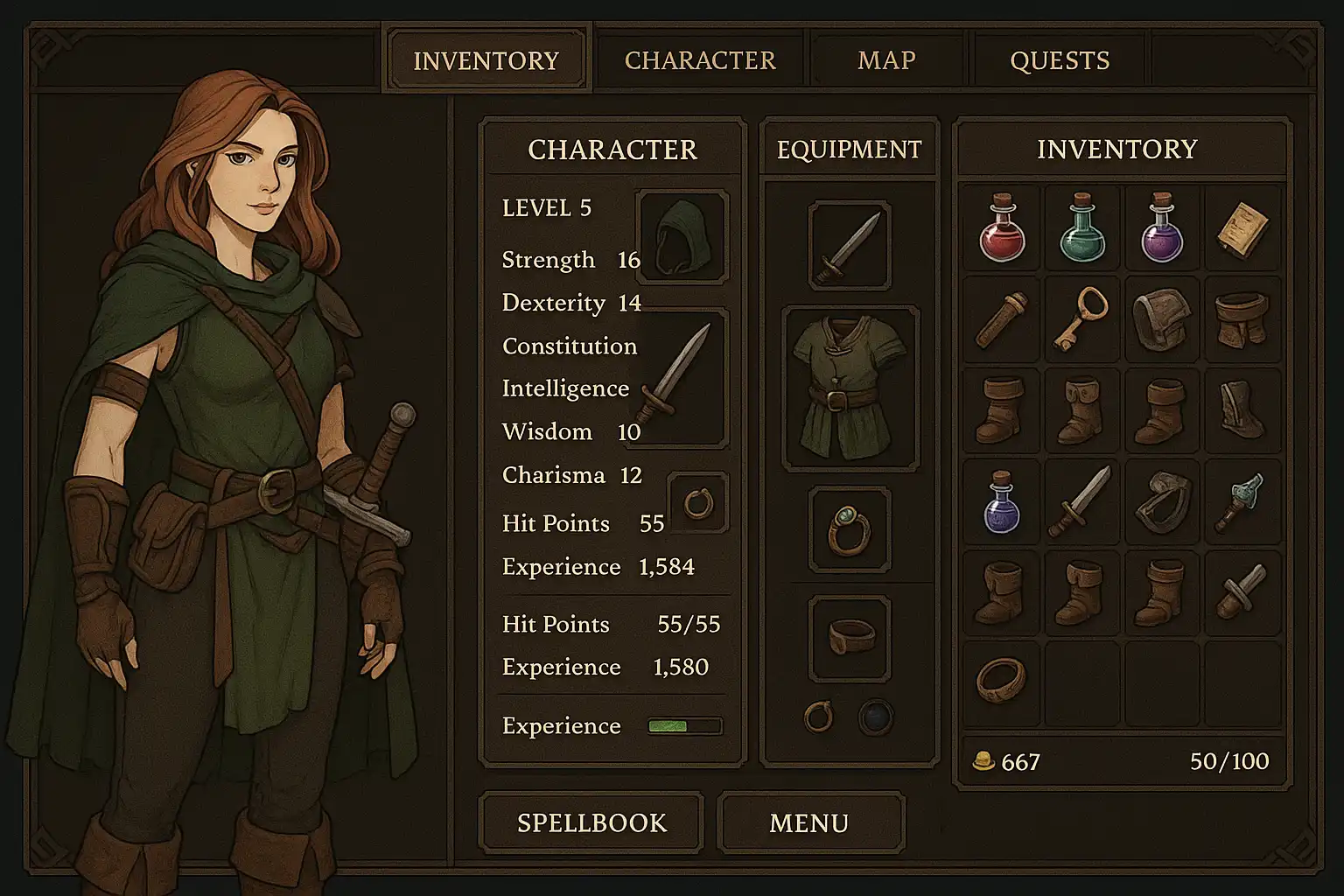1344x896 pixels.
Task: Select the Quests tab
Action: click(x=1060, y=60)
